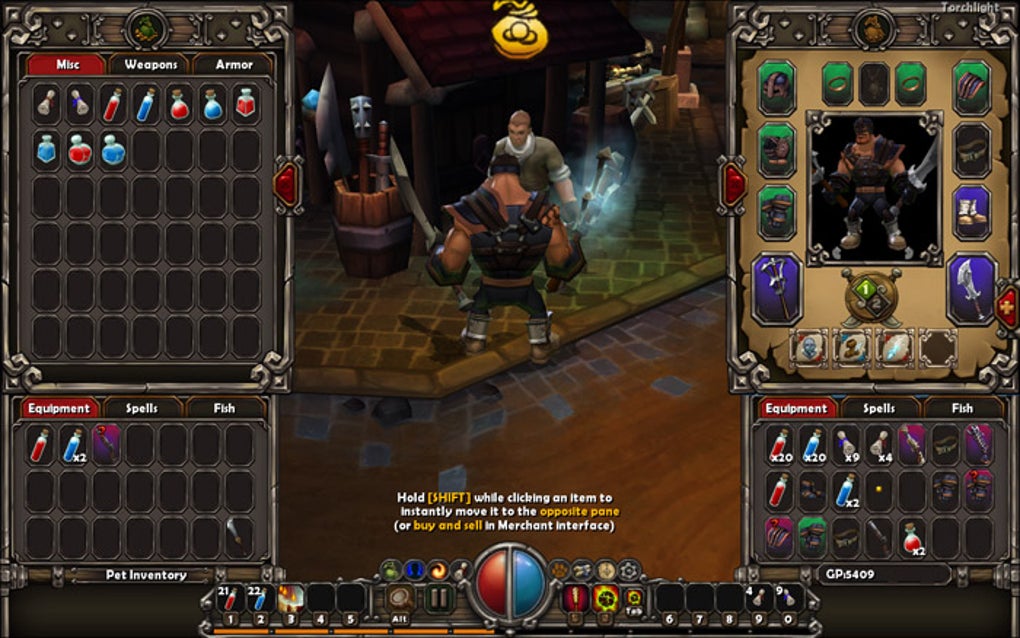Show the pet inventory's Spells tab
1020x638 pixels.
[x=143, y=408]
